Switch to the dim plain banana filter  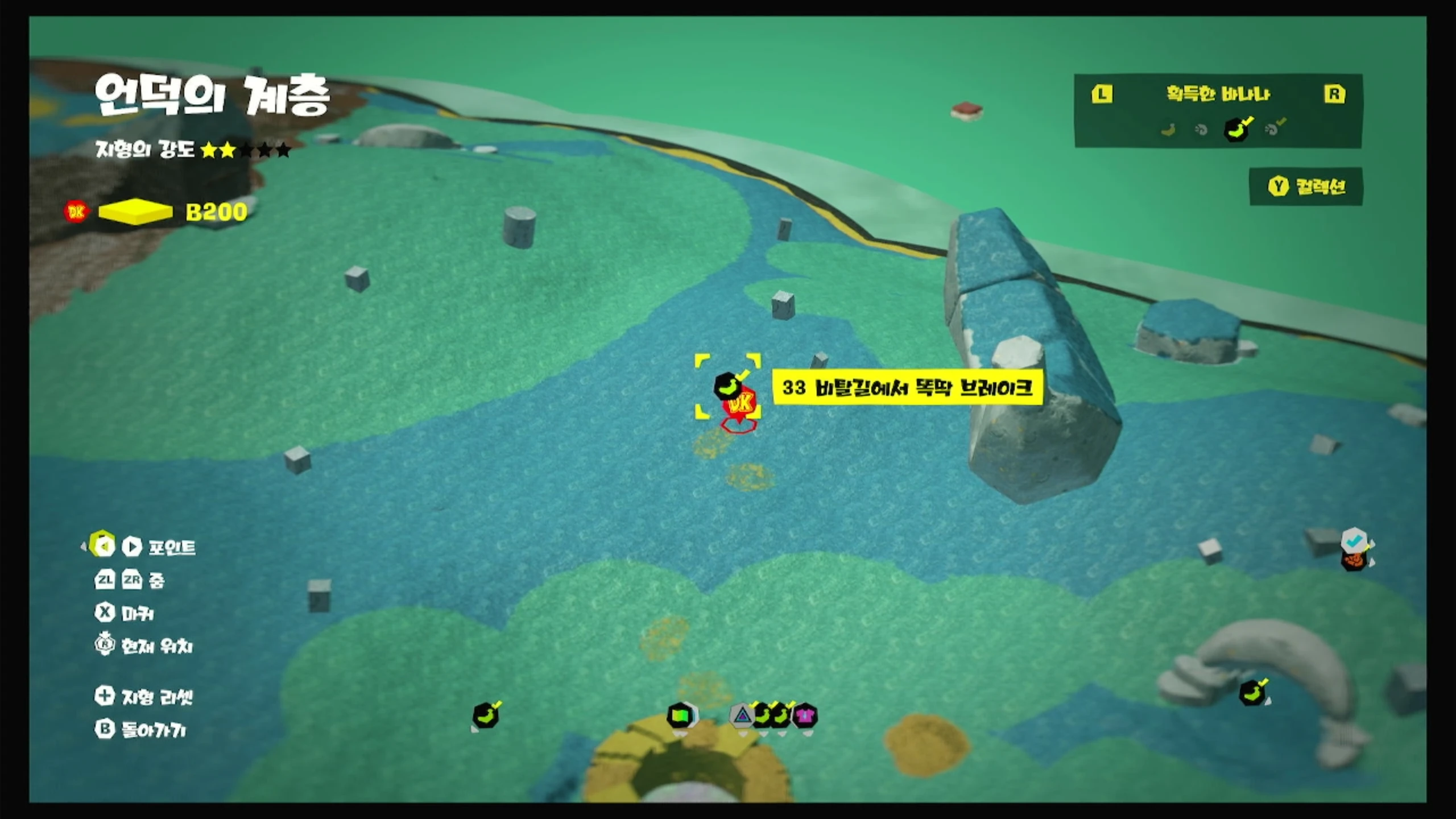1168,130
